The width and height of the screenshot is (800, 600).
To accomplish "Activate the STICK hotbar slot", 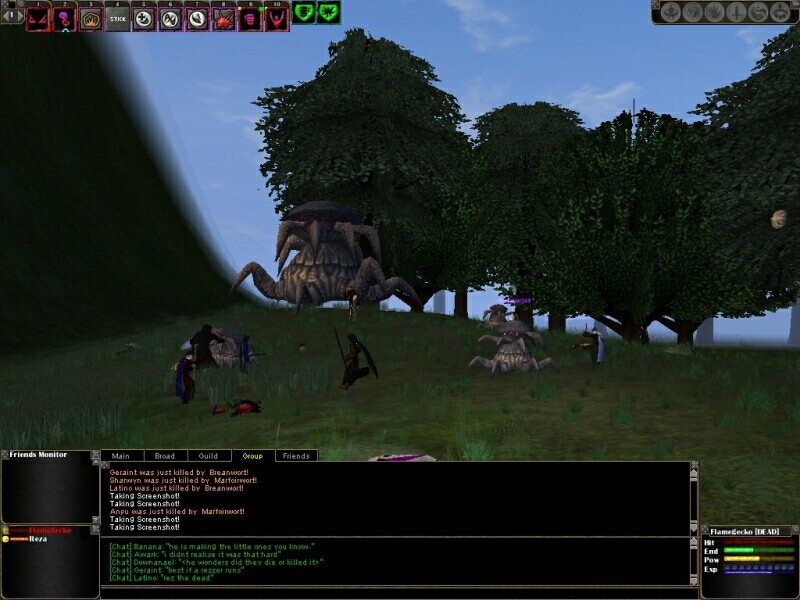I will (x=118, y=19).
